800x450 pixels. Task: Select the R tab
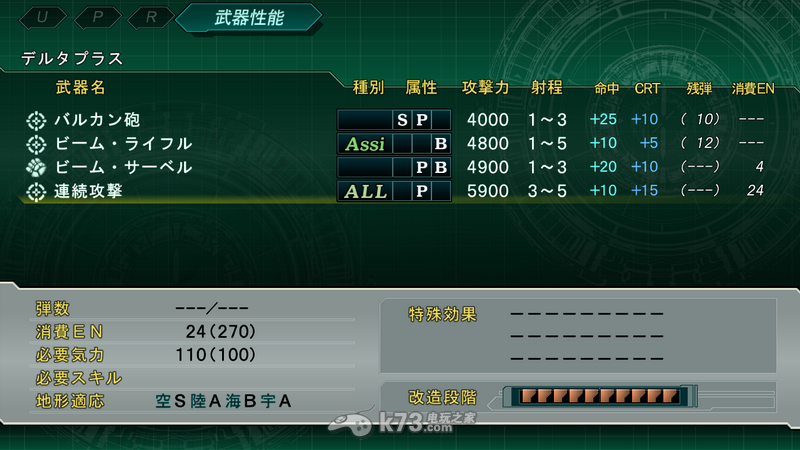pos(149,18)
